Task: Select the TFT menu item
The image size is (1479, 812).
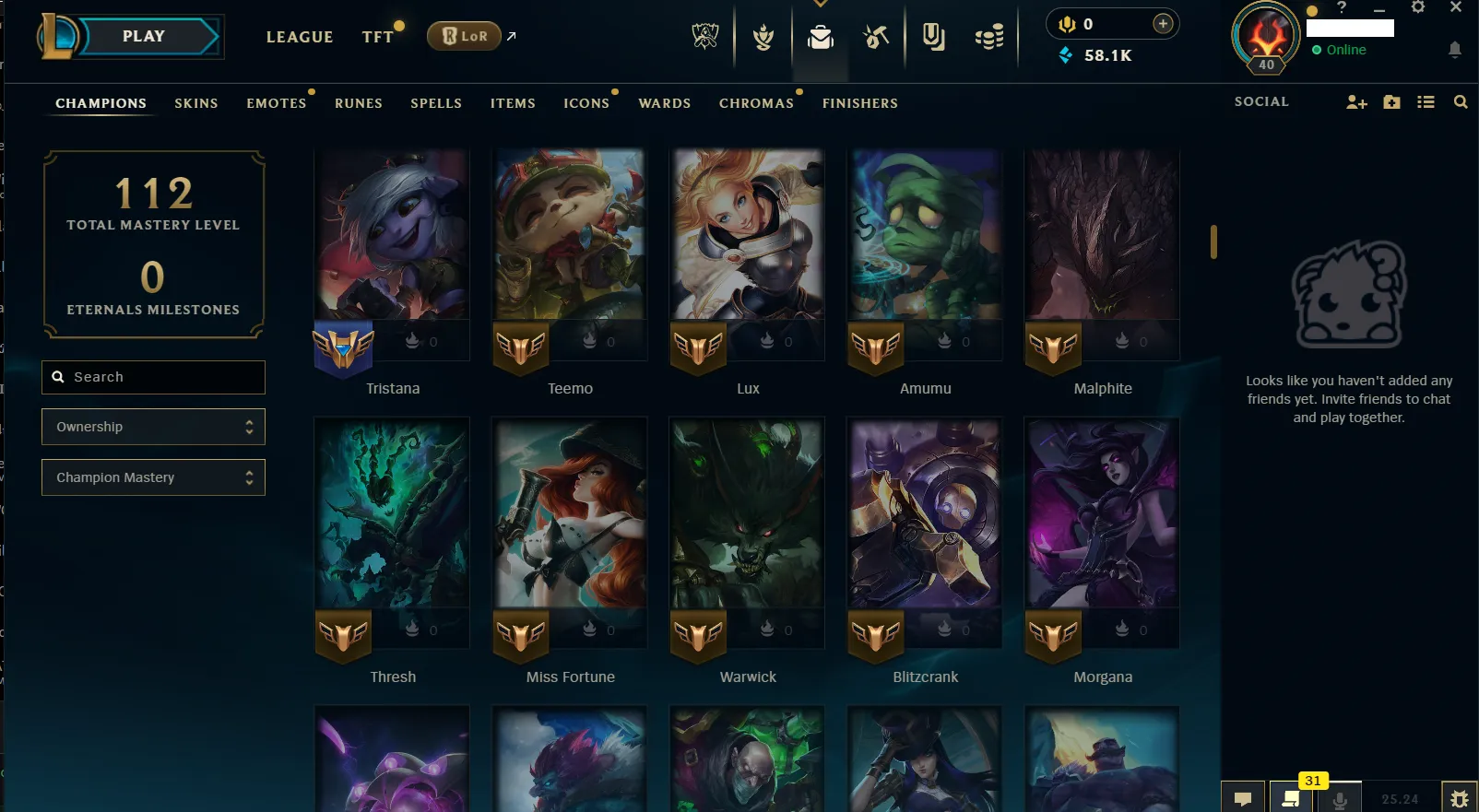Action: coord(377,37)
